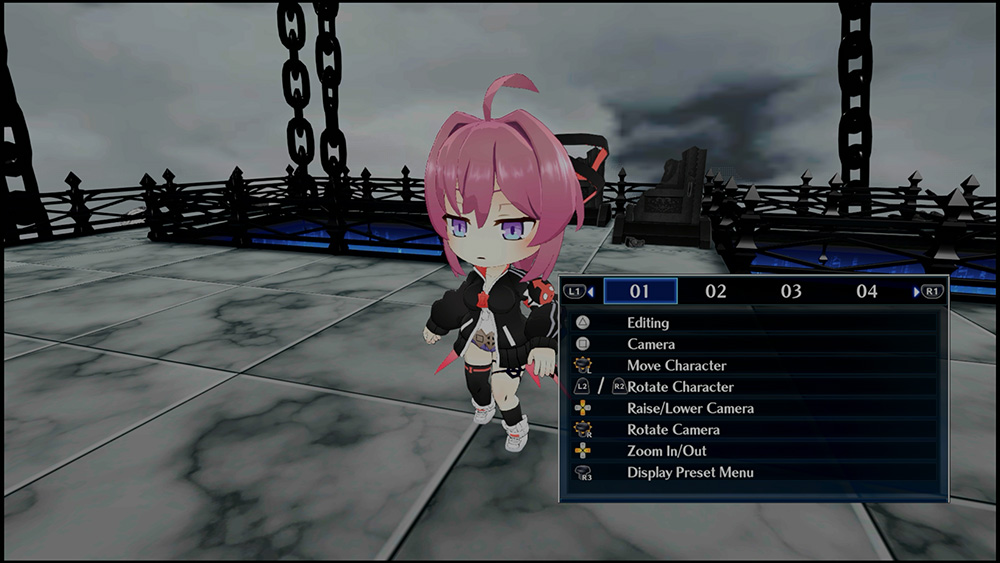Select the Rotate Character entry

pyautogui.click(x=680, y=387)
